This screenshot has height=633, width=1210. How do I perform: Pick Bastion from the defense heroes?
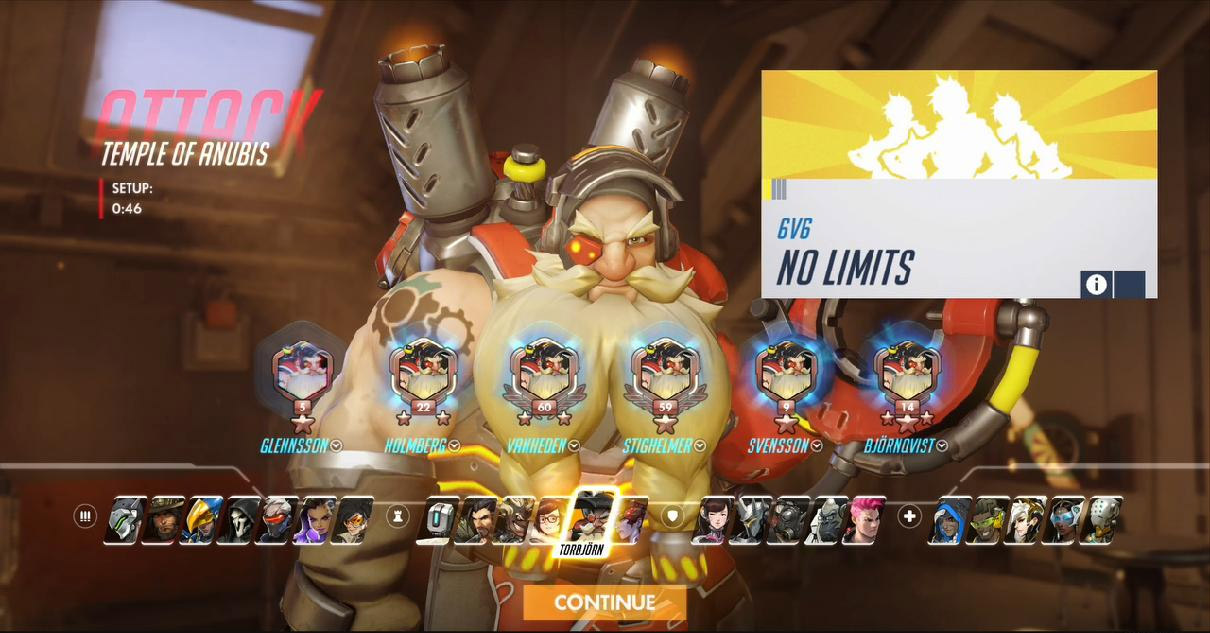[443, 519]
